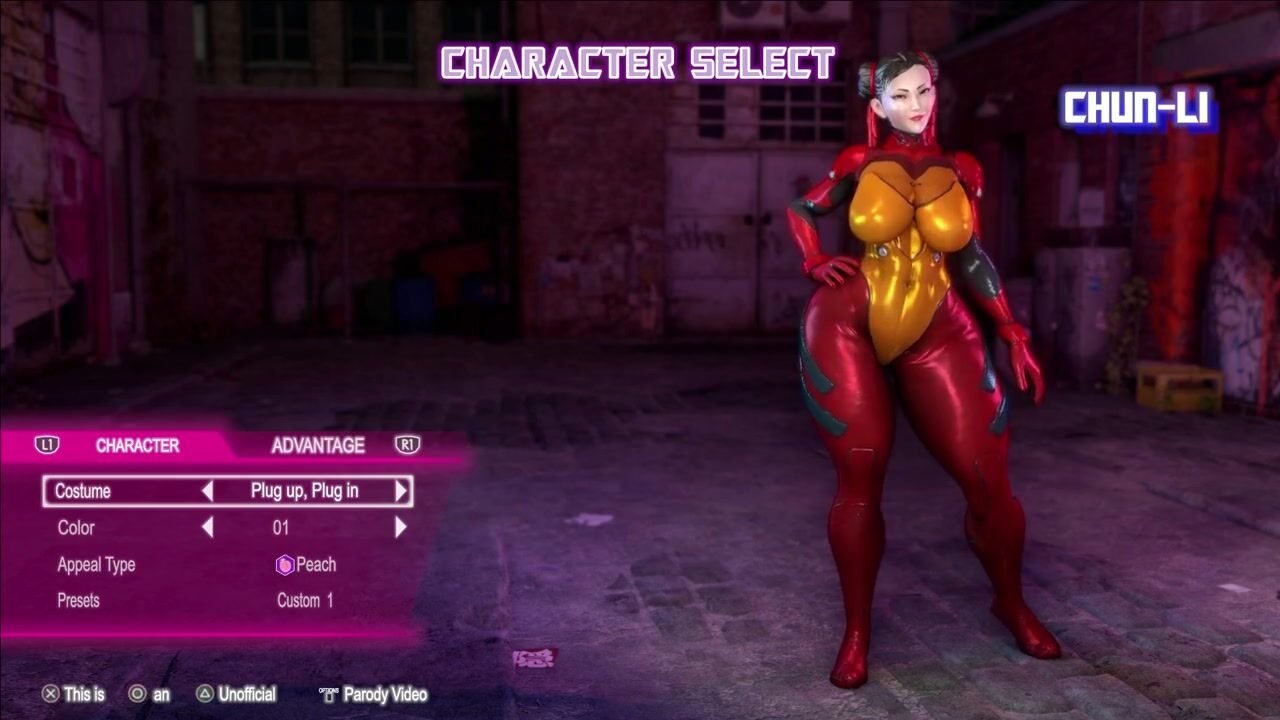Click the Costume row's left arrow
The width and height of the screenshot is (1280, 720).
pos(207,491)
